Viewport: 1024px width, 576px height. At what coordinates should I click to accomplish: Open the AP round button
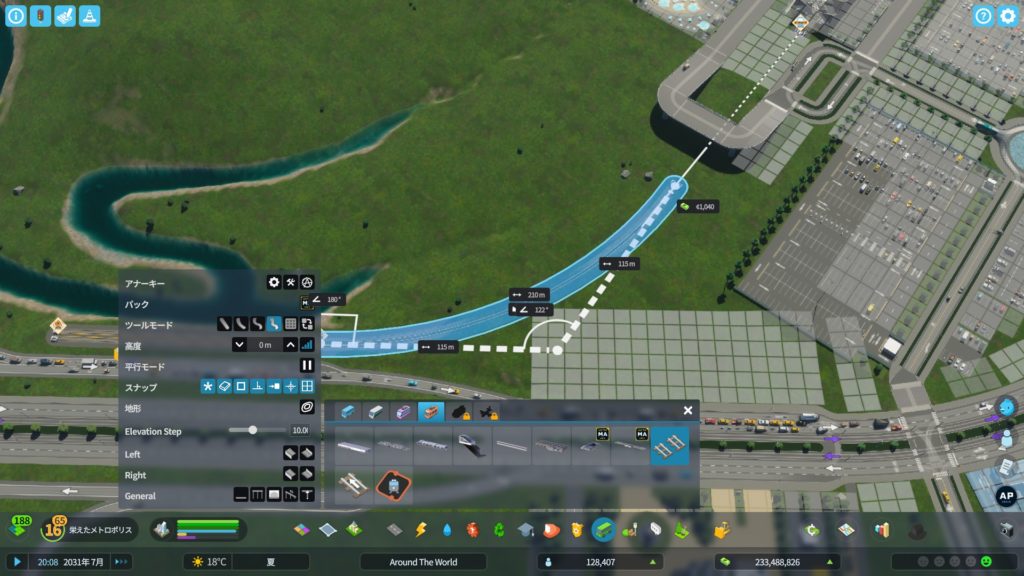pos(1007,496)
